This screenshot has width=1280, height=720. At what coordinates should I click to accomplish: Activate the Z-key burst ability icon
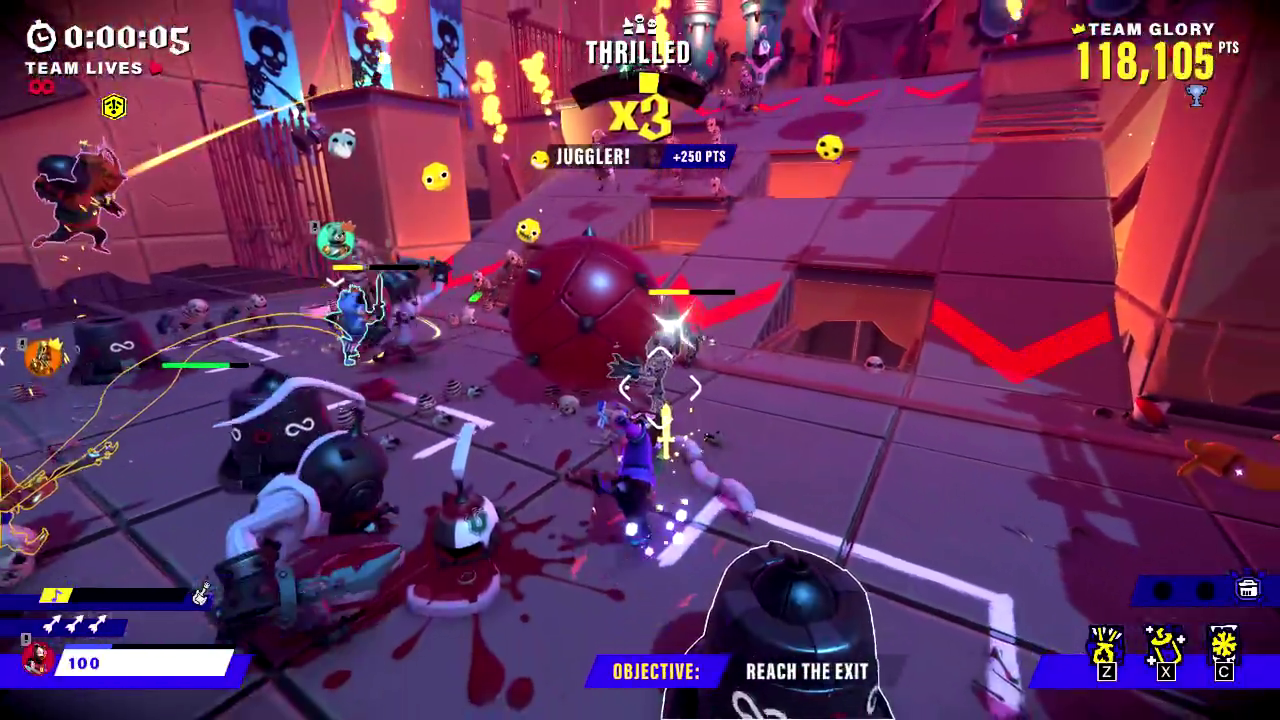pos(1106,647)
